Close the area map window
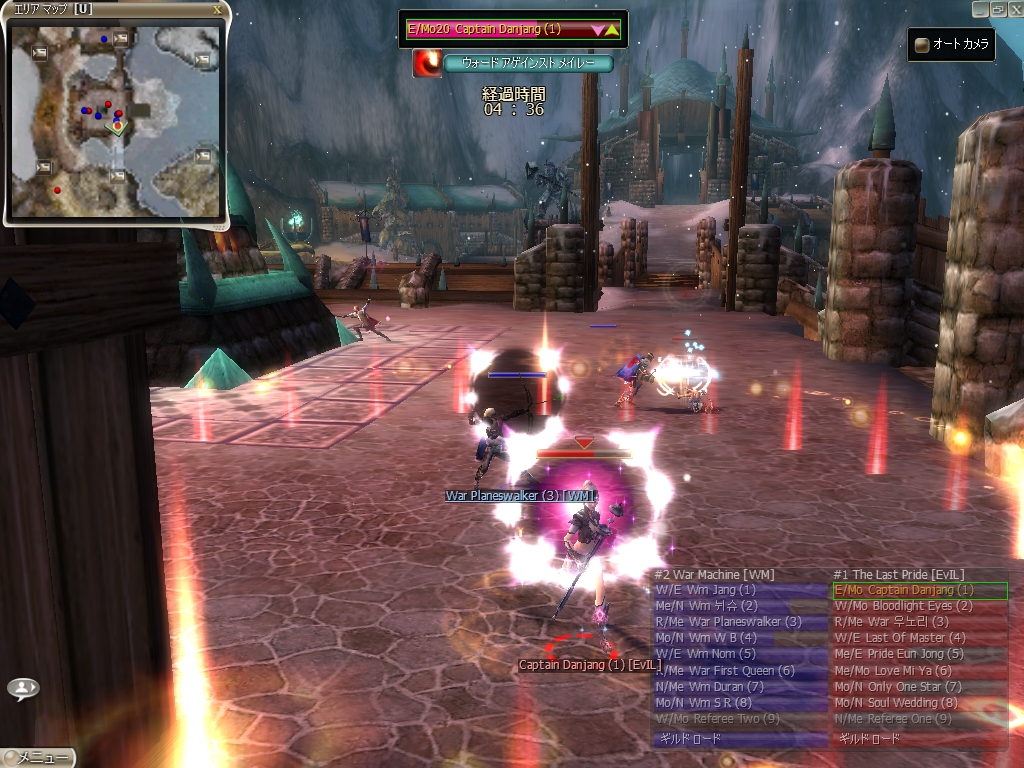1024x768 pixels. [x=218, y=9]
